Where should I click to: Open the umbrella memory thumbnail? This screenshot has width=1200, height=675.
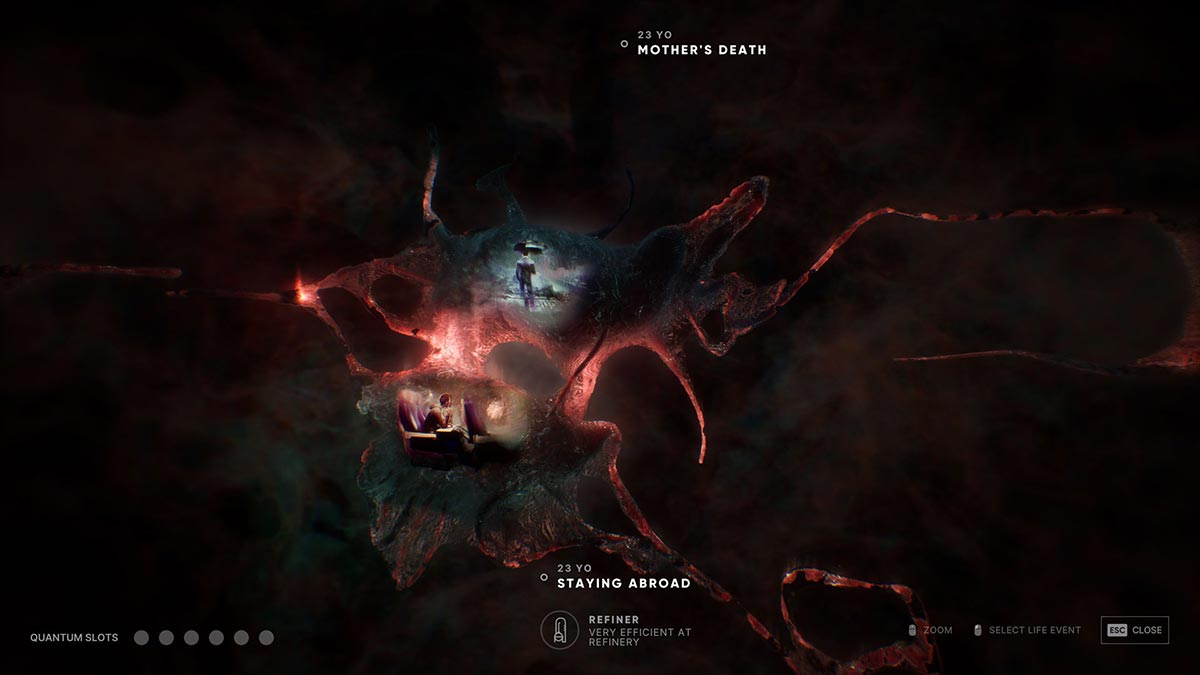(x=528, y=270)
